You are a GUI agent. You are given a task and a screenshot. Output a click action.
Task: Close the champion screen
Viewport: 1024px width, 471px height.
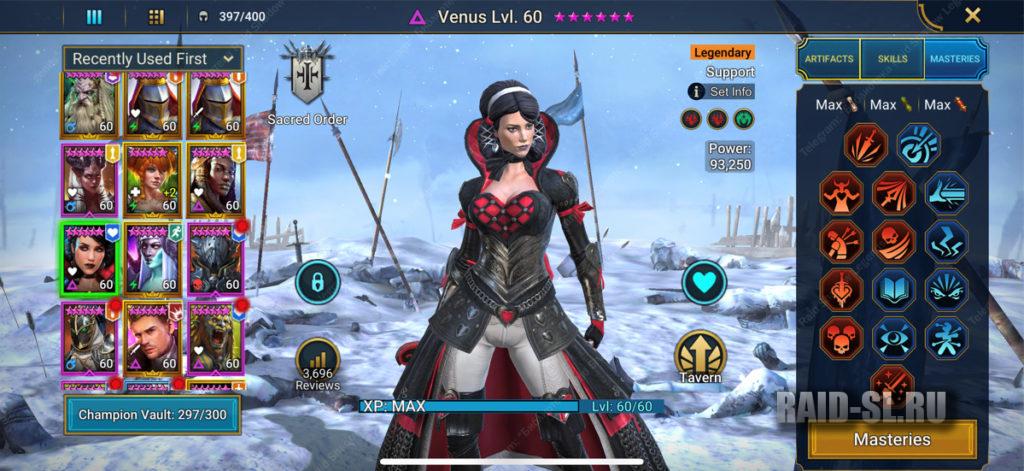point(972,15)
